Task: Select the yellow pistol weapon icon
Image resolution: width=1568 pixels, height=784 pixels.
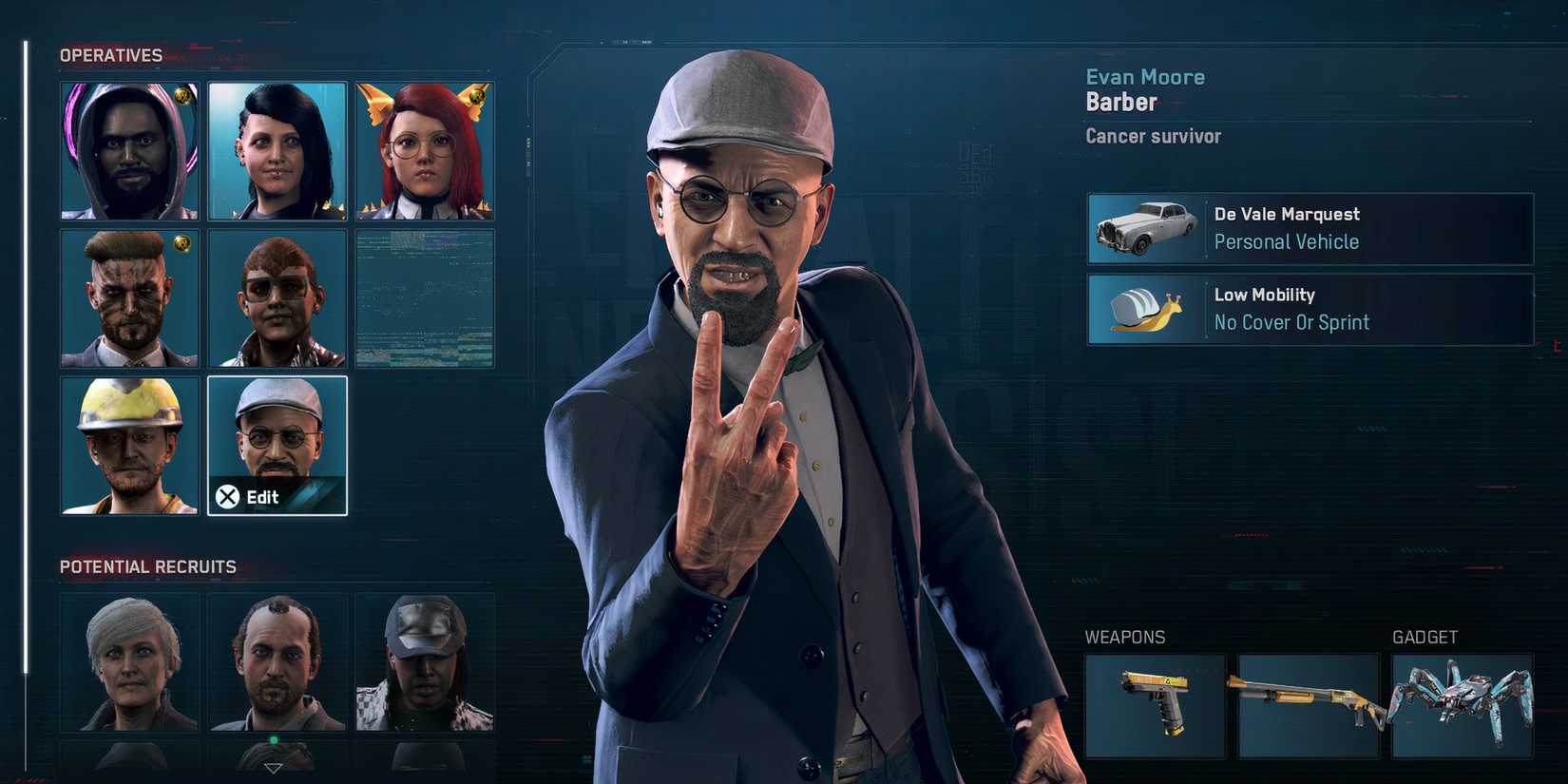Action: [x=1155, y=705]
